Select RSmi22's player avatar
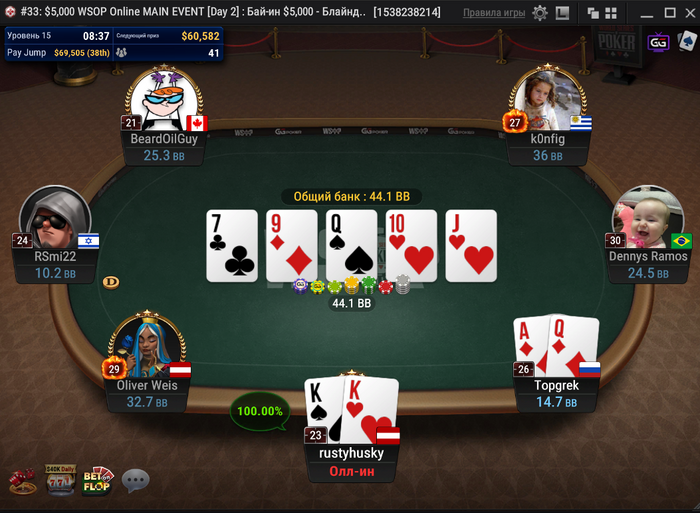700x513 pixels. click(55, 220)
